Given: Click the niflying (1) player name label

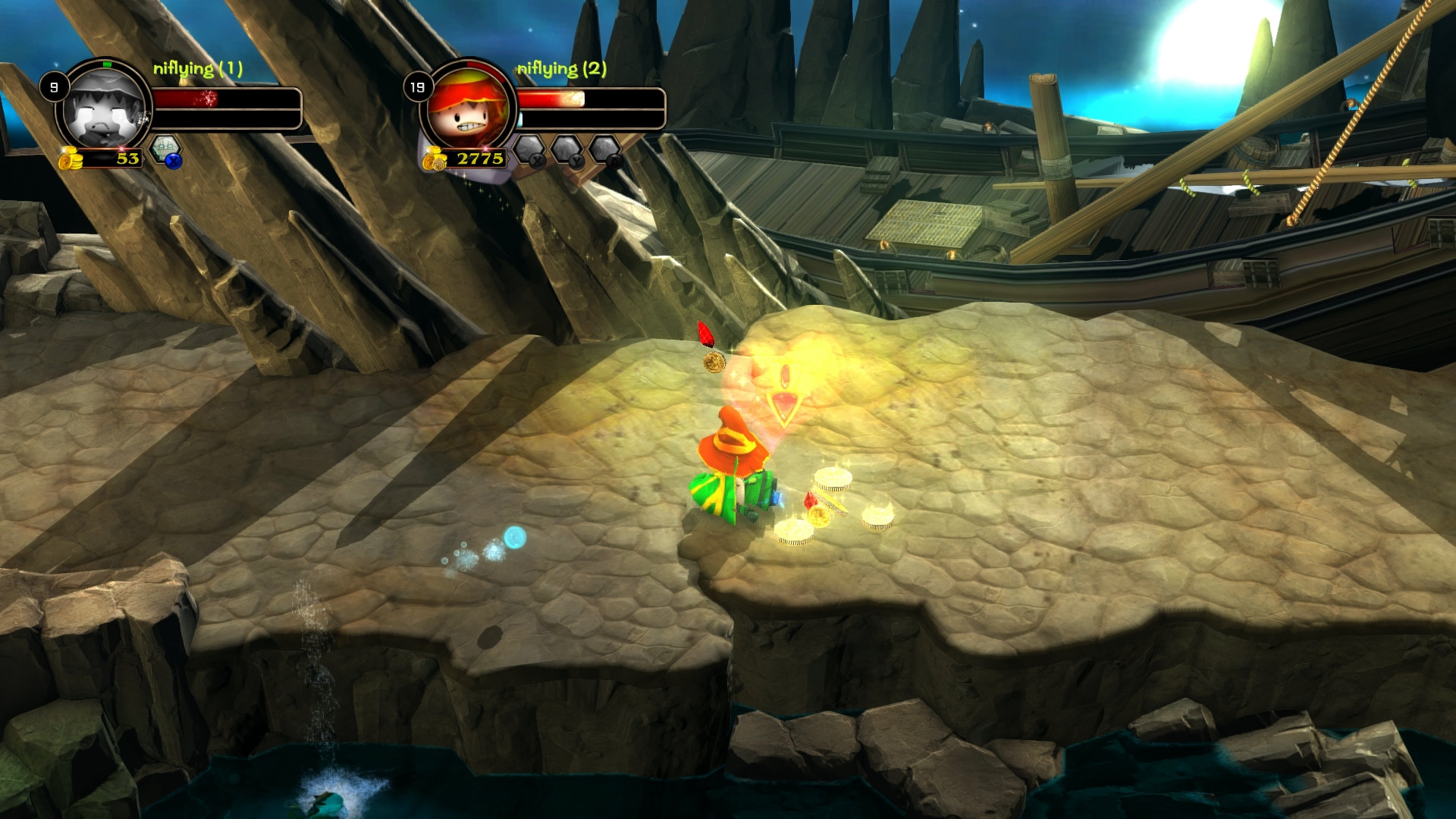Looking at the screenshot, I should tap(198, 68).
